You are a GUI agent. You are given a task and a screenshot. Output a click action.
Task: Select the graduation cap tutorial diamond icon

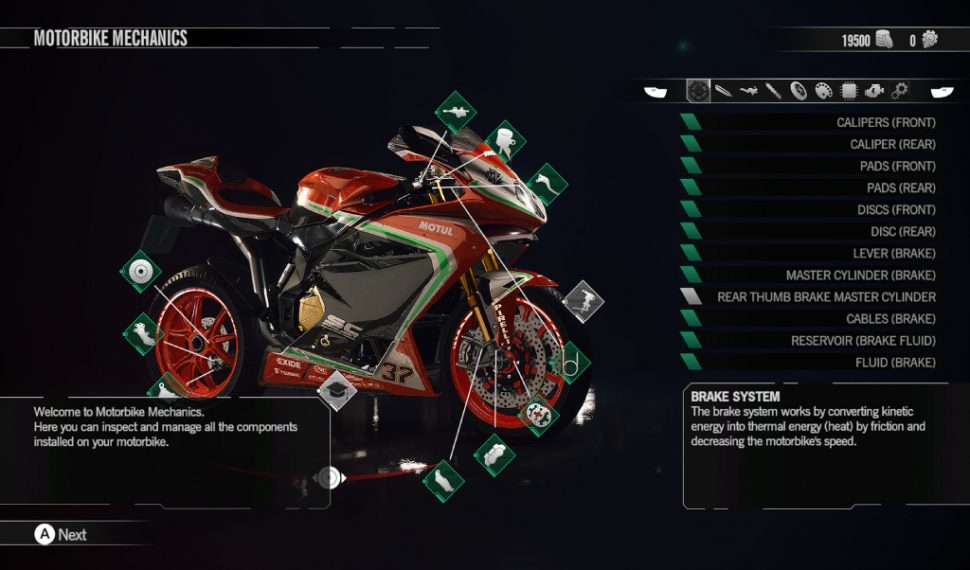[x=337, y=390]
